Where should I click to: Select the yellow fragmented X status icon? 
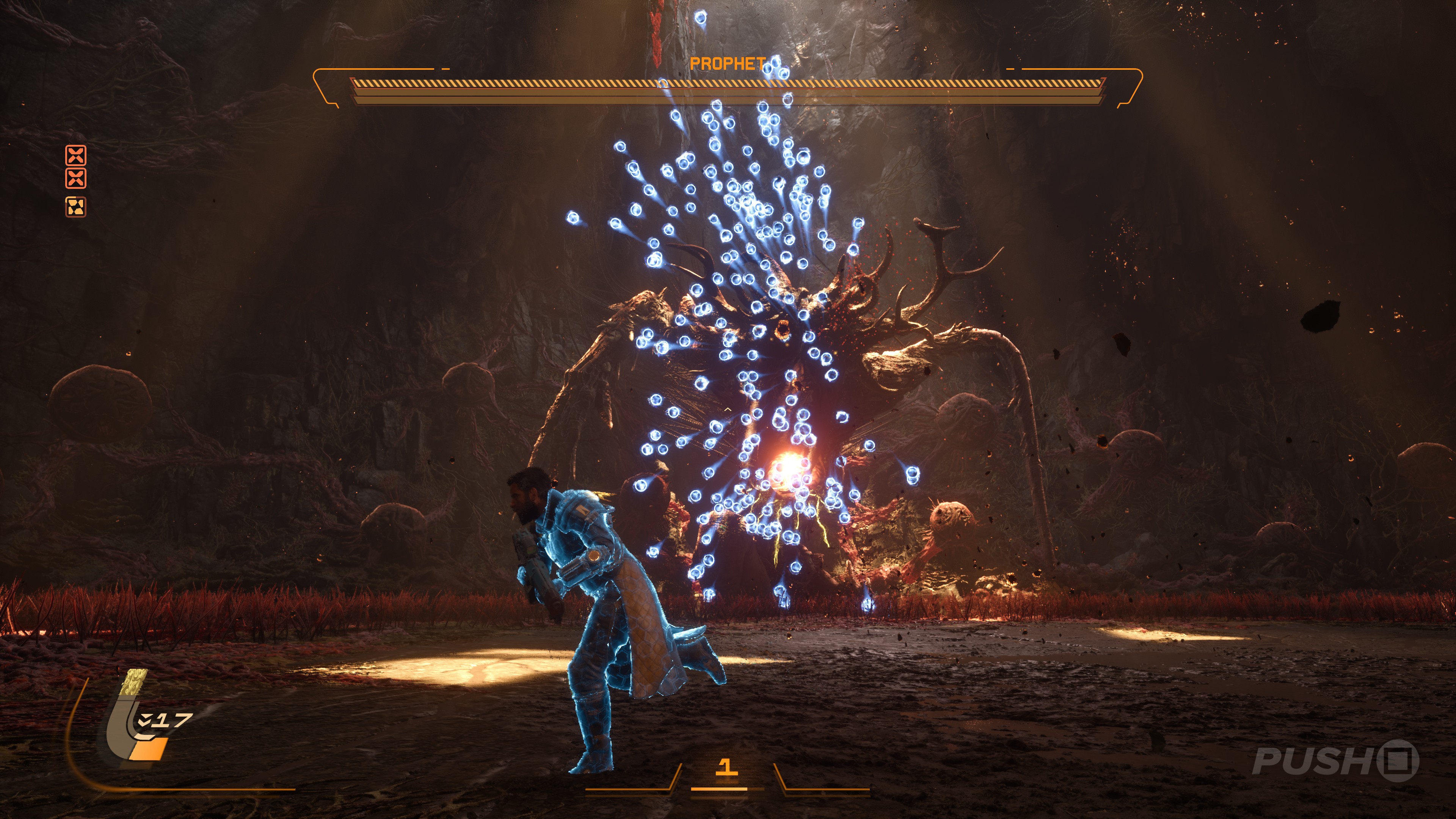click(x=76, y=207)
